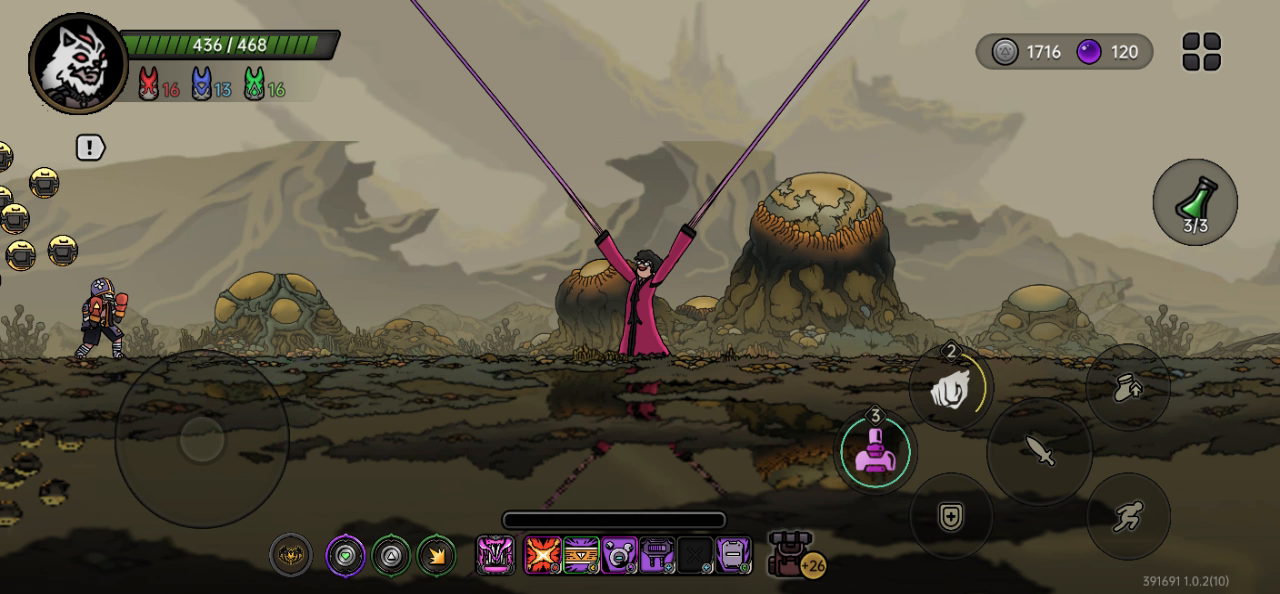The image size is (1280, 594).
Task: Select the triangle rune circle
Action: pos(391,555)
